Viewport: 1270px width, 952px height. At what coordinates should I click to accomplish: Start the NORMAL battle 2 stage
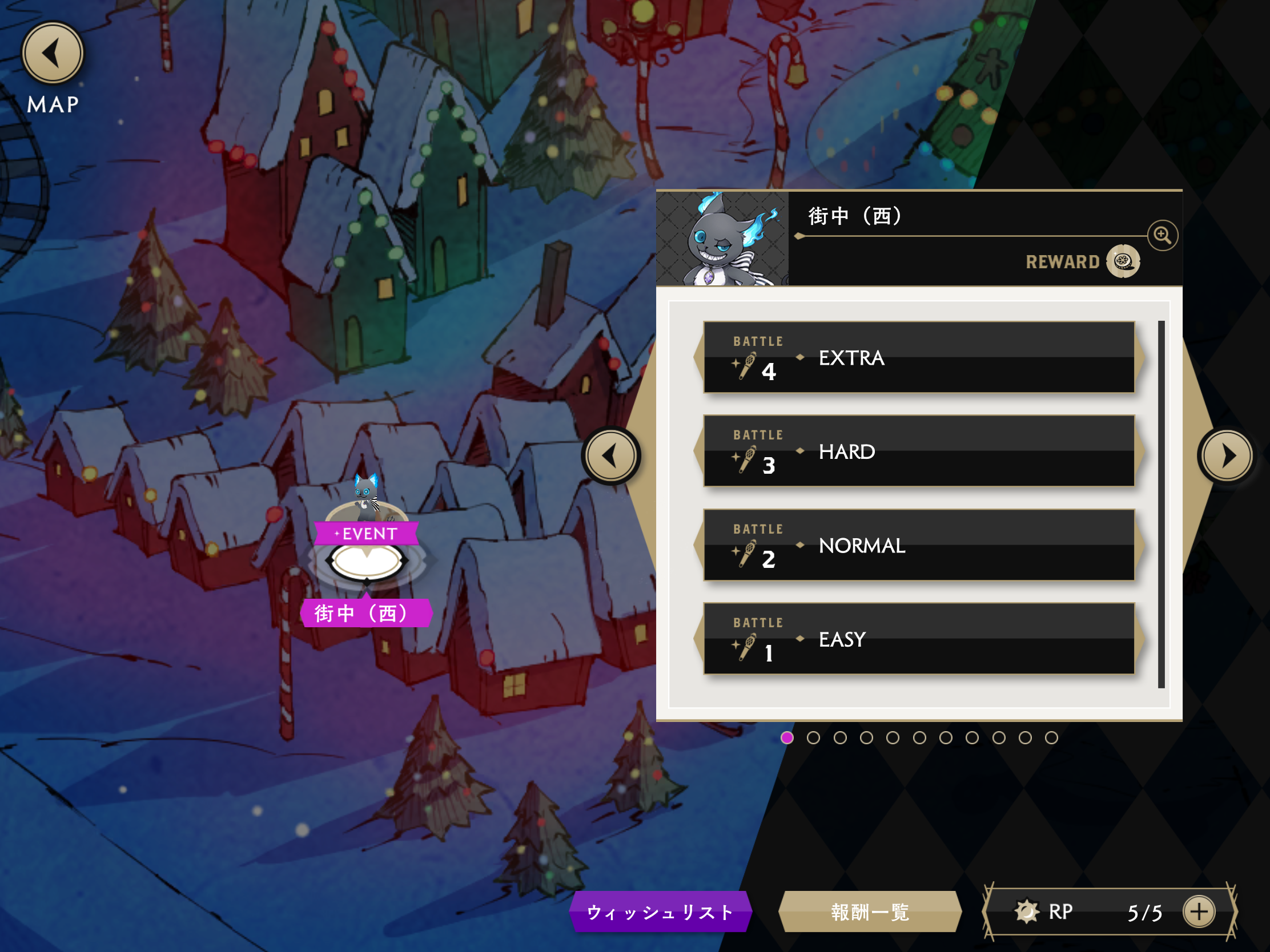click(919, 545)
